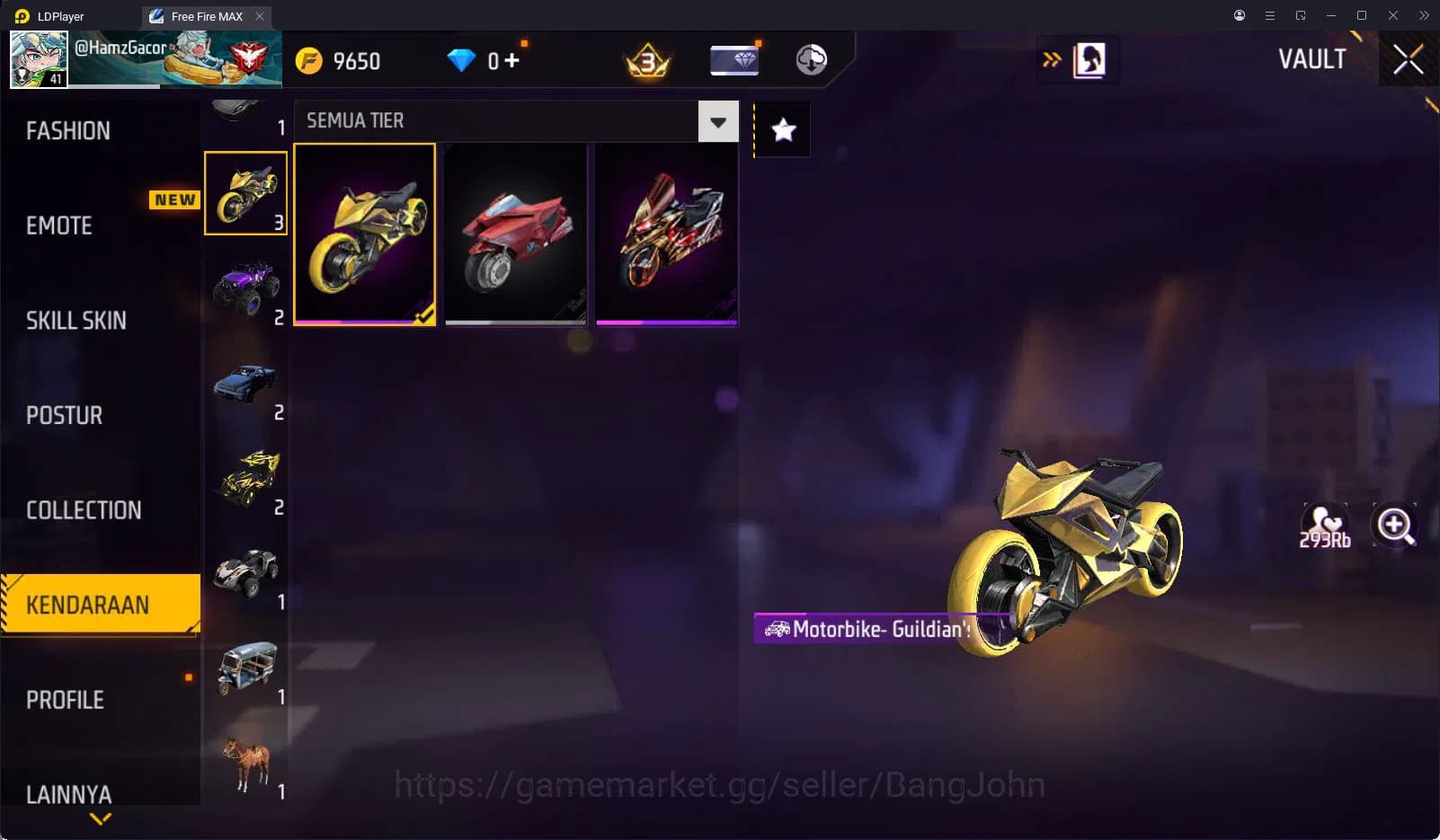Open the diamond membership card icon
The width and height of the screenshot is (1440, 840).
pos(733,59)
